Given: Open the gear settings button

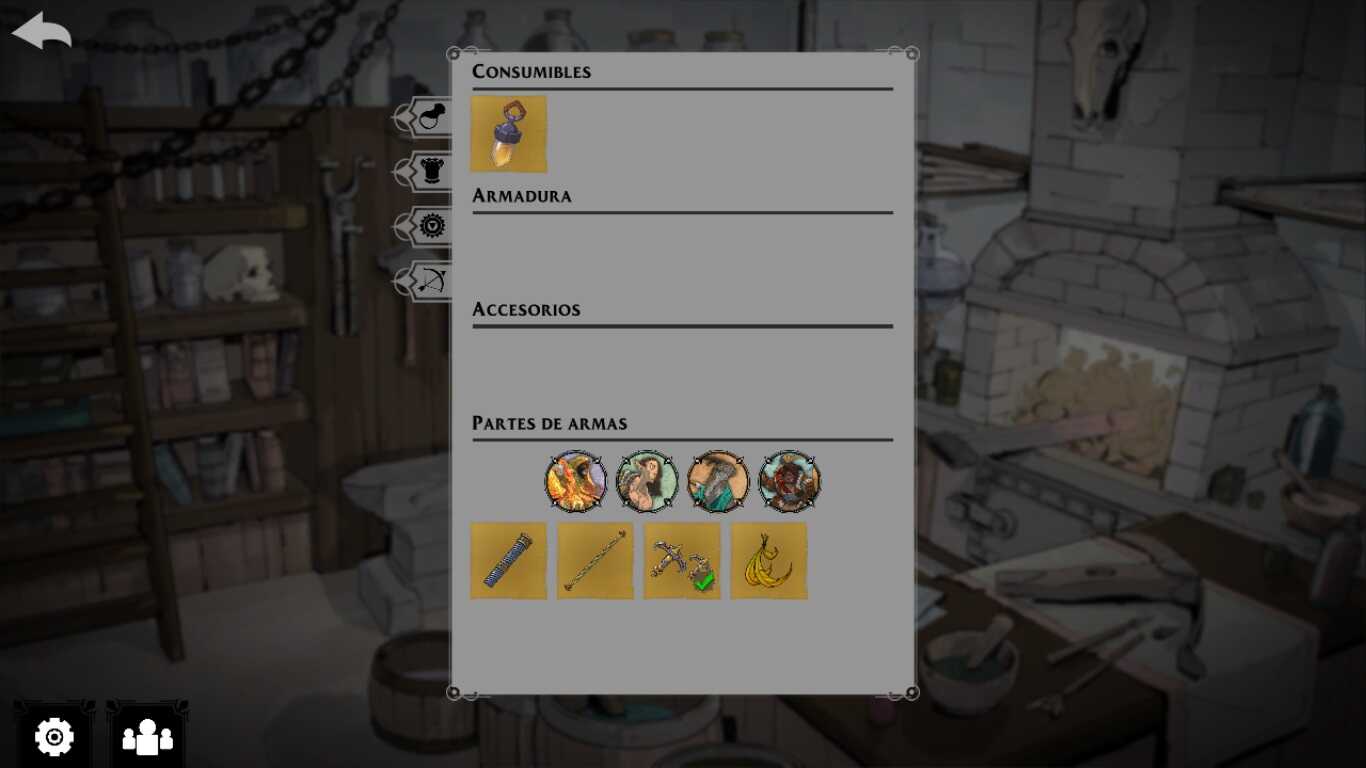Looking at the screenshot, I should click(x=54, y=737).
